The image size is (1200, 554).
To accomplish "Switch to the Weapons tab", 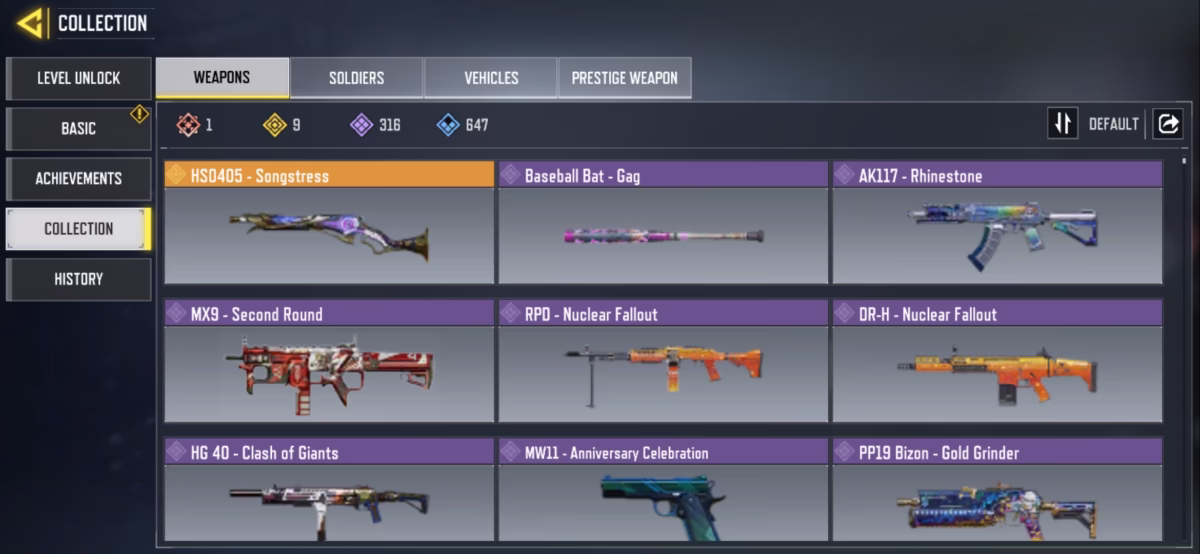I will (222, 78).
